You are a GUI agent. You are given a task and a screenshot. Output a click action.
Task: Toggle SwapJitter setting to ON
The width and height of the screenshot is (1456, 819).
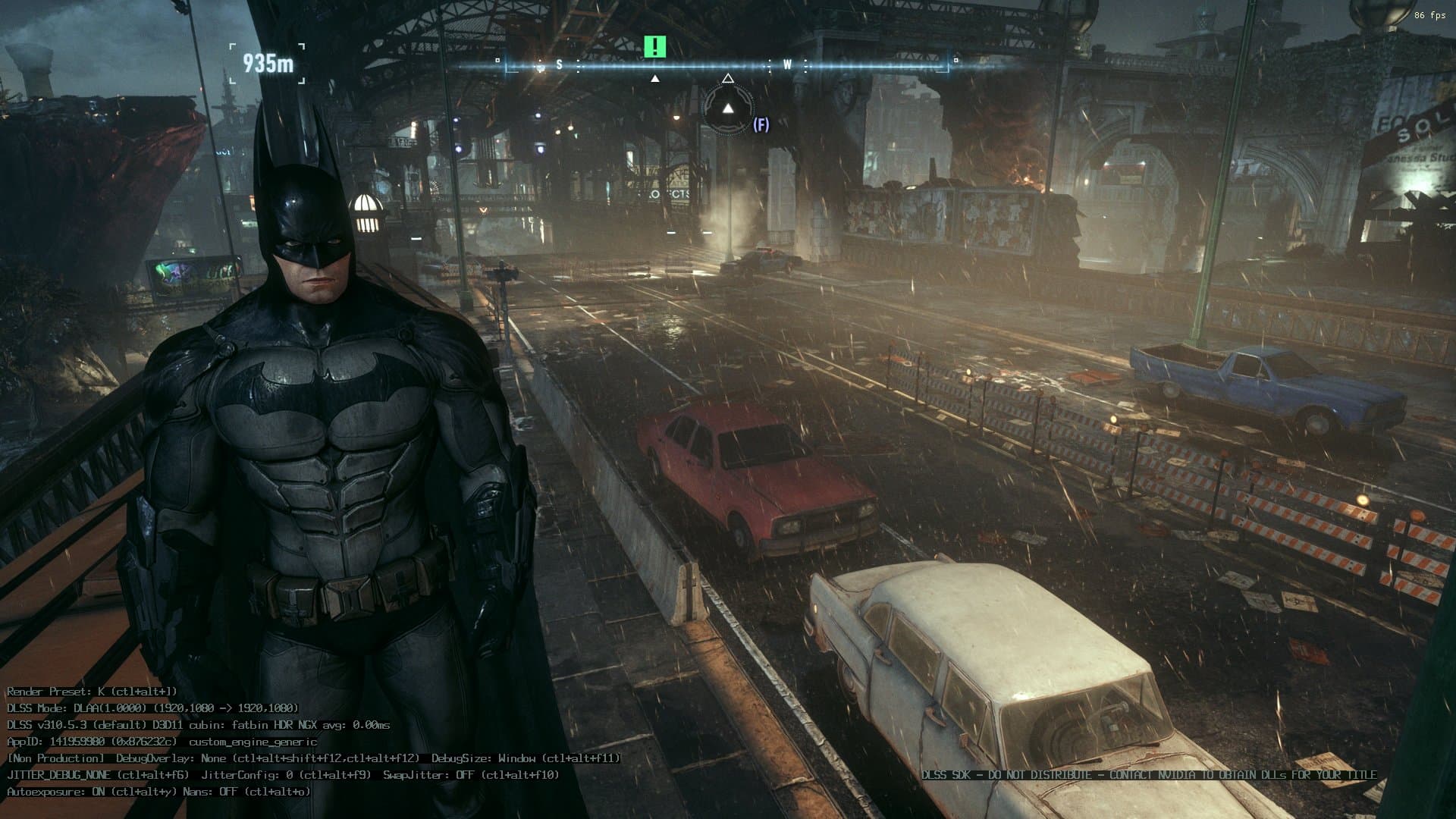(446, 775)
